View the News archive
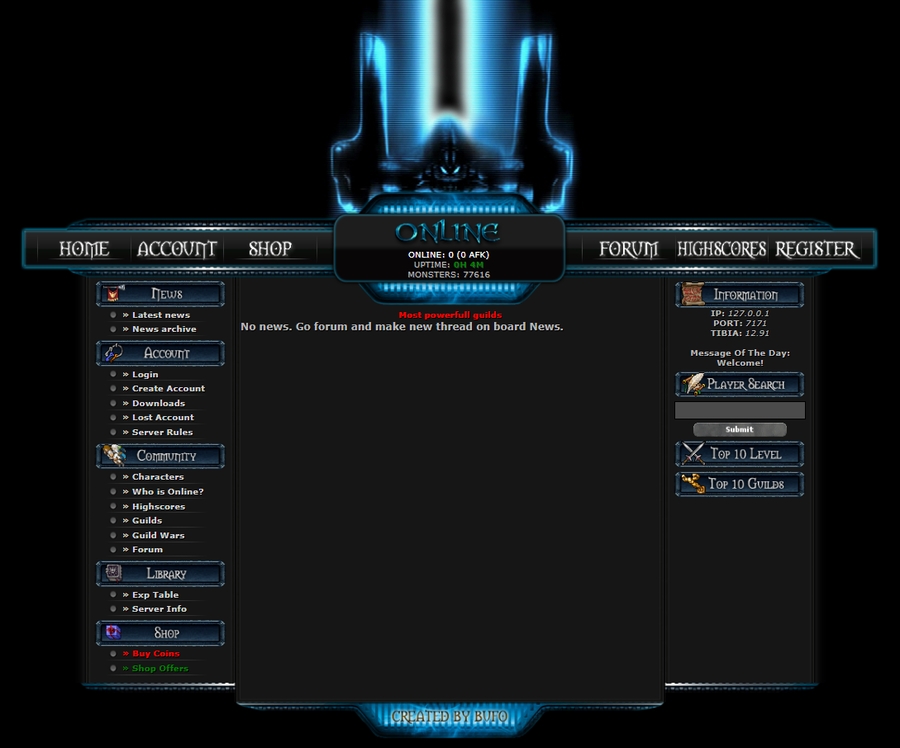The image size is (900, 748). 164,329
